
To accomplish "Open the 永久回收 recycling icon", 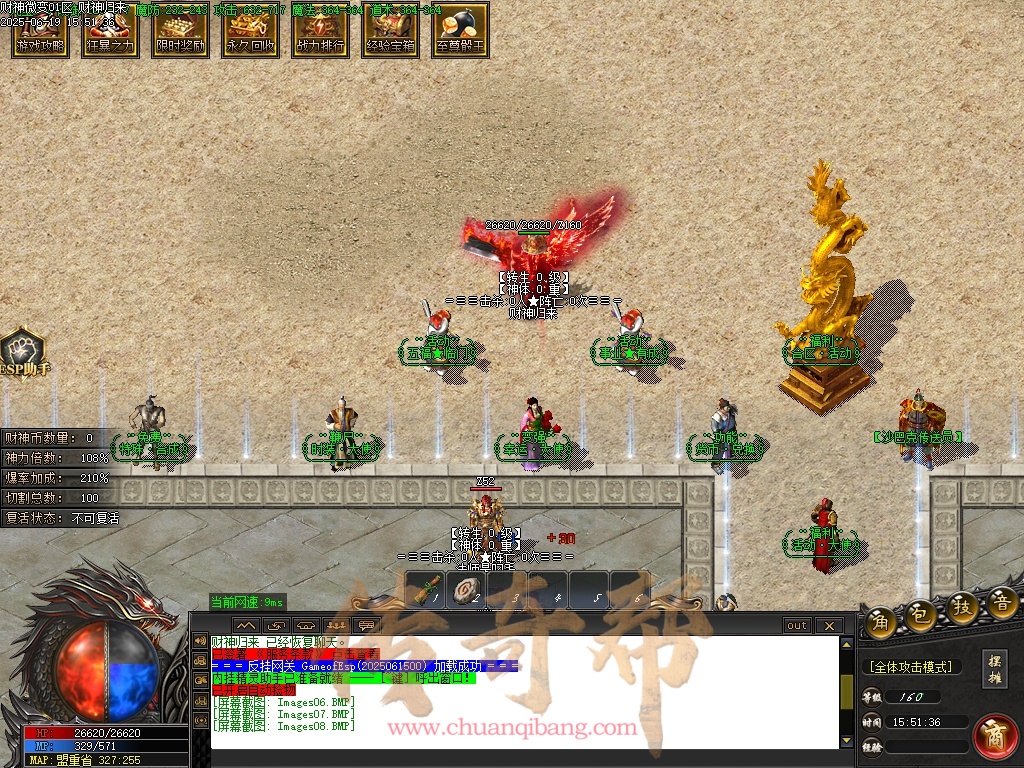I will tap(250, 30).
